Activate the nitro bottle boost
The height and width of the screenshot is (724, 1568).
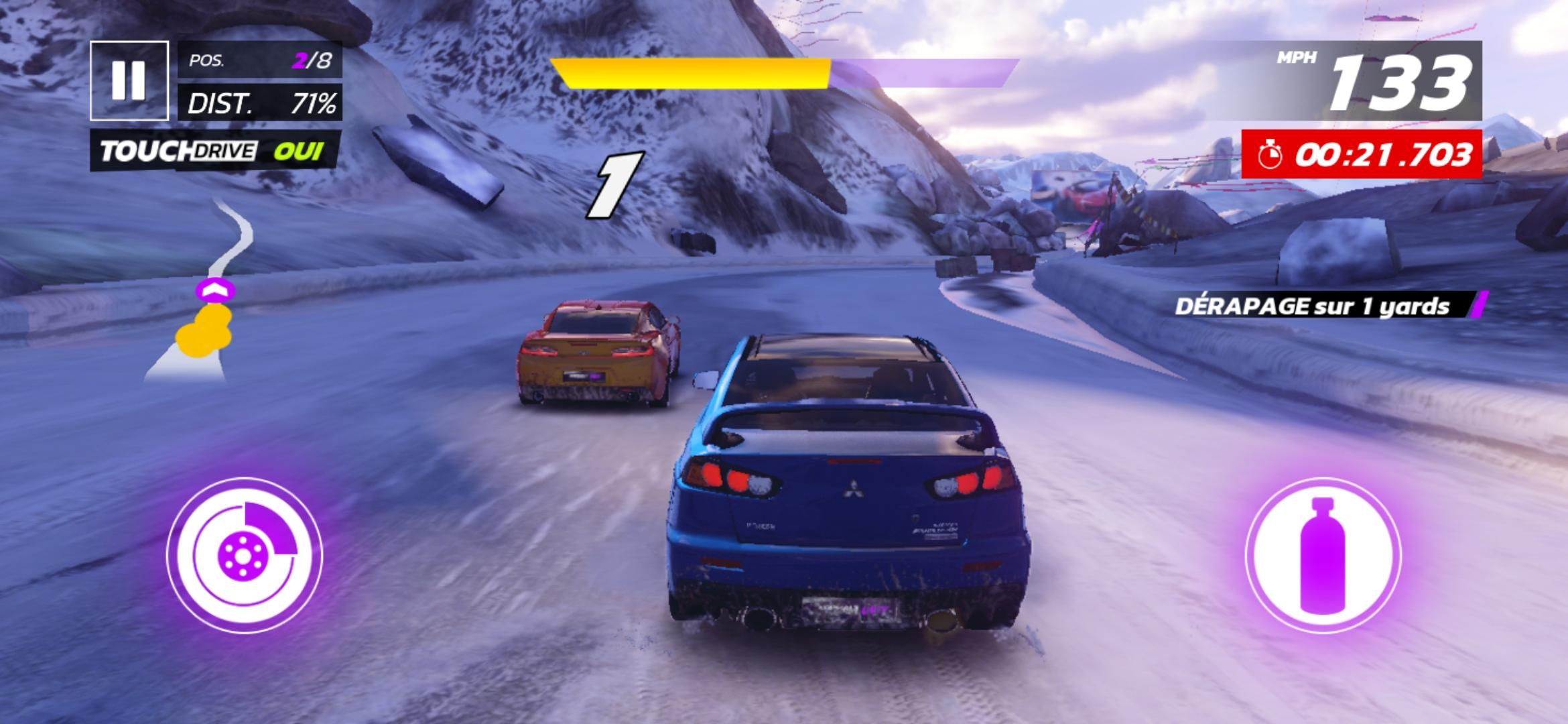(x=1323, y=555)
